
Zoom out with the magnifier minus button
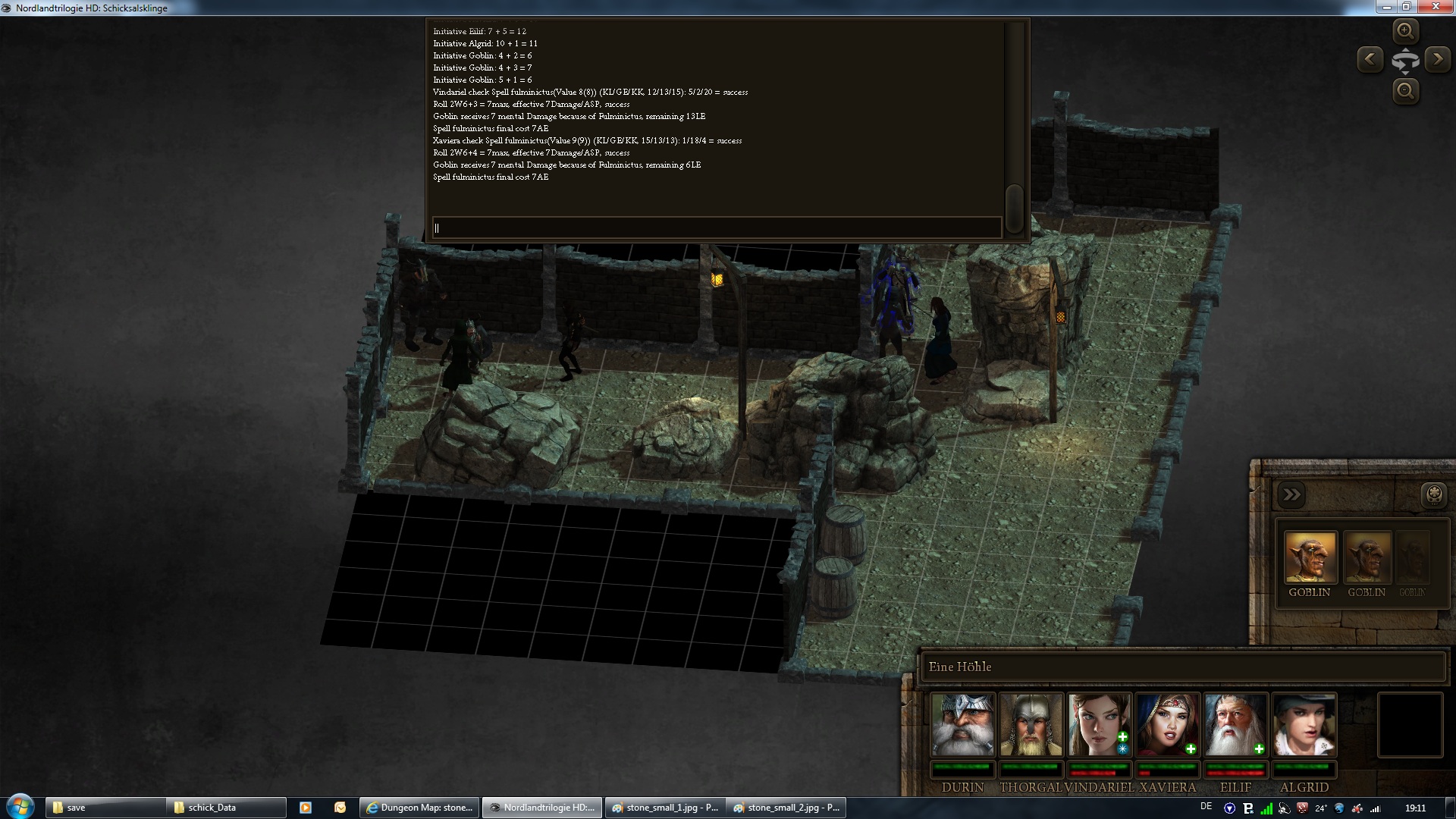coord(1405,92)
